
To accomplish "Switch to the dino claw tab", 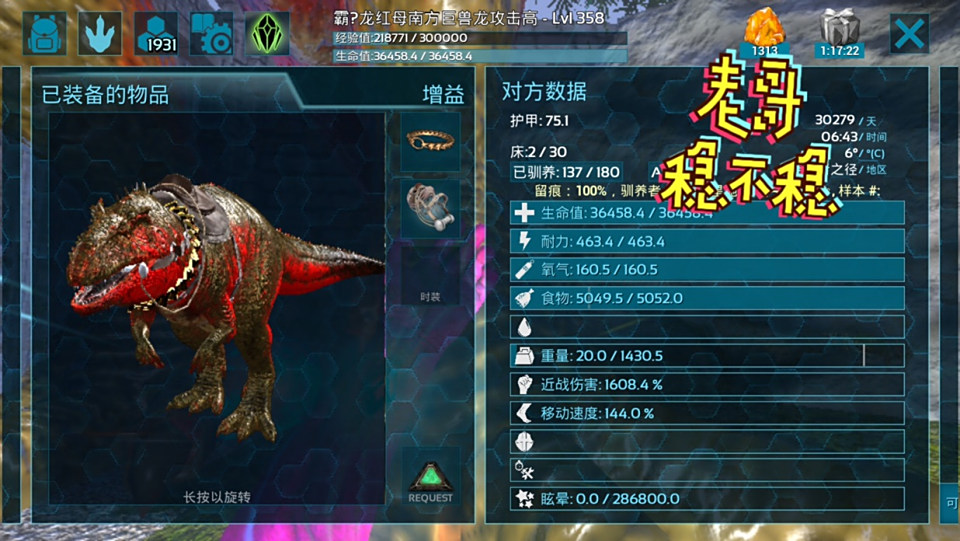I will tap(100, 34).
